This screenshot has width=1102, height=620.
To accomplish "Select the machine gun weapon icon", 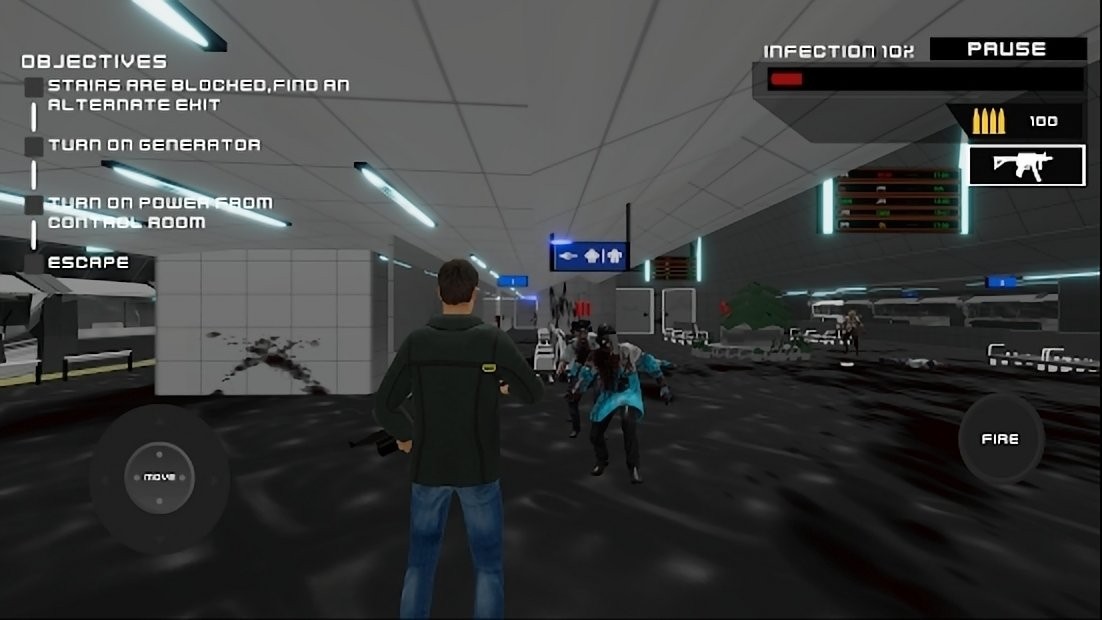I will tap(1026, 166).
